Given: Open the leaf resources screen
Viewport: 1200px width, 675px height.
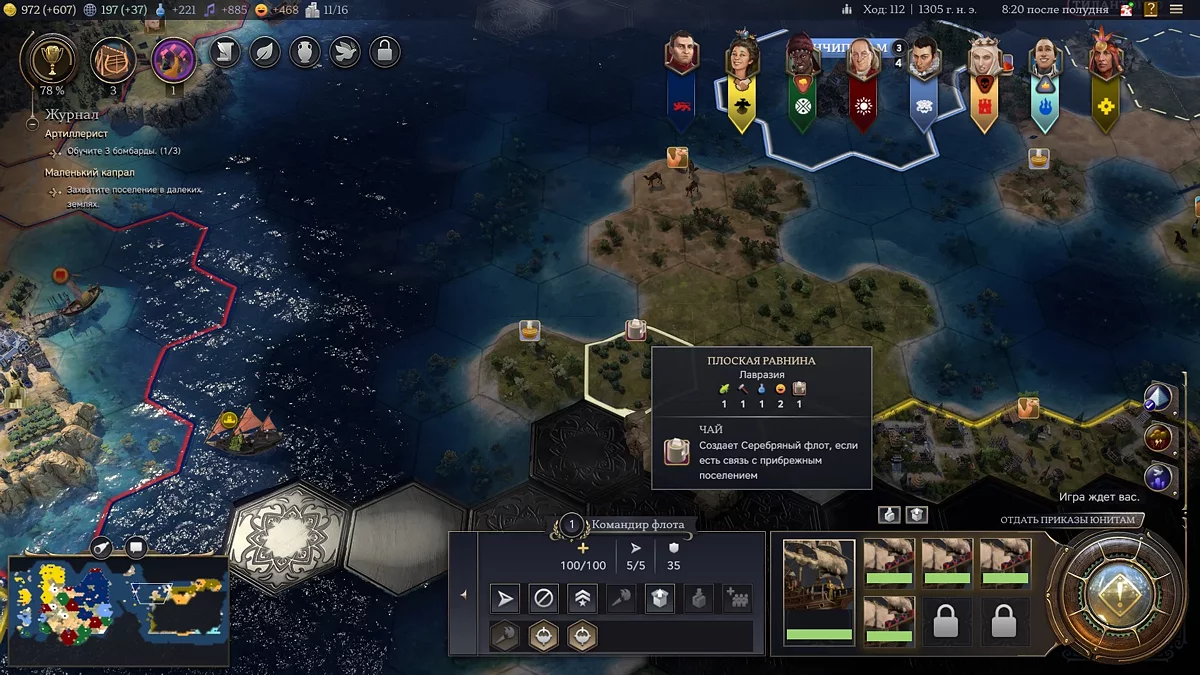Looking at the screenshot, I should point(265,52).
